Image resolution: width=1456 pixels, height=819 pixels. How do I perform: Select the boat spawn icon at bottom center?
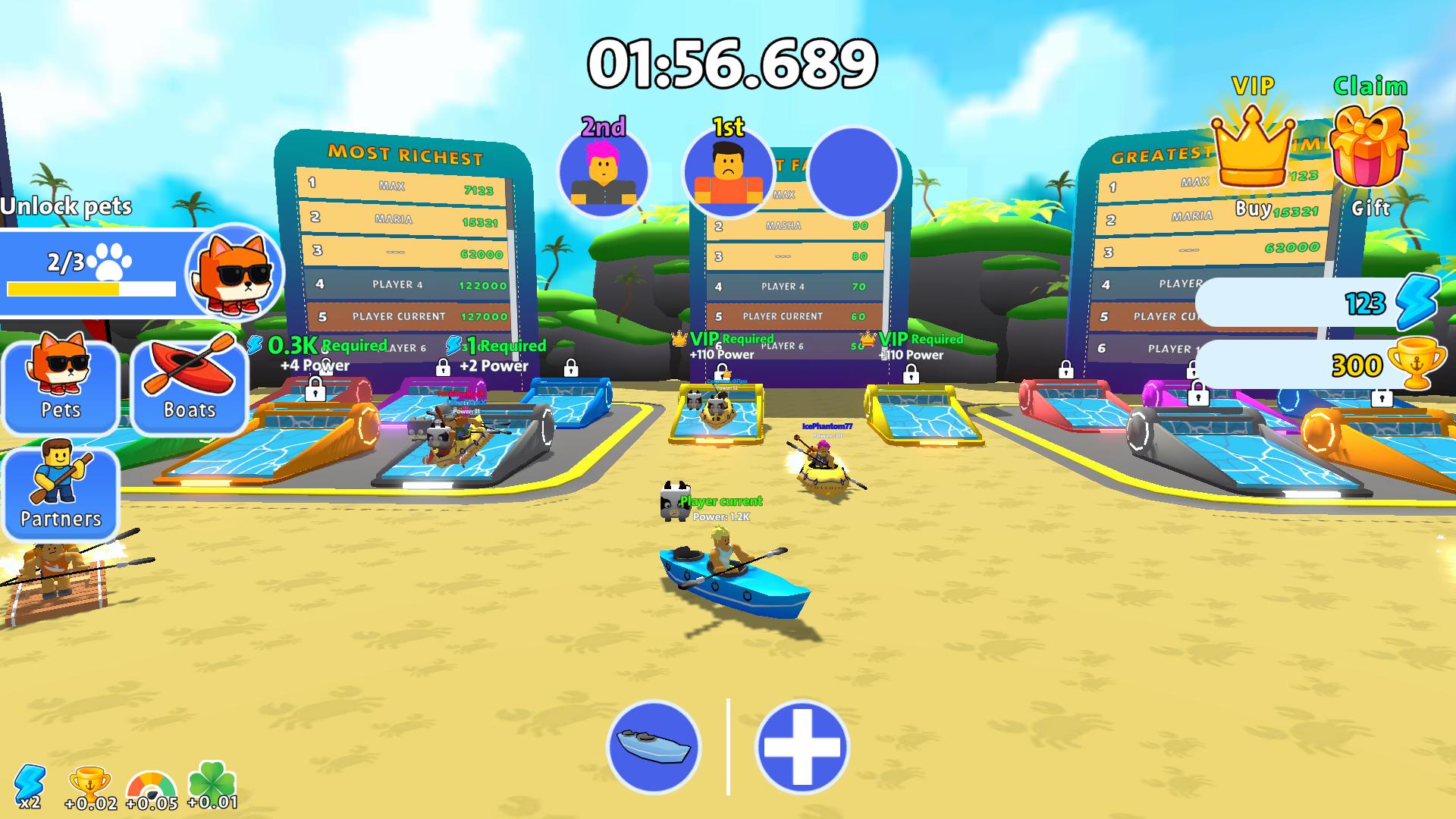click(x=654, y=747)
